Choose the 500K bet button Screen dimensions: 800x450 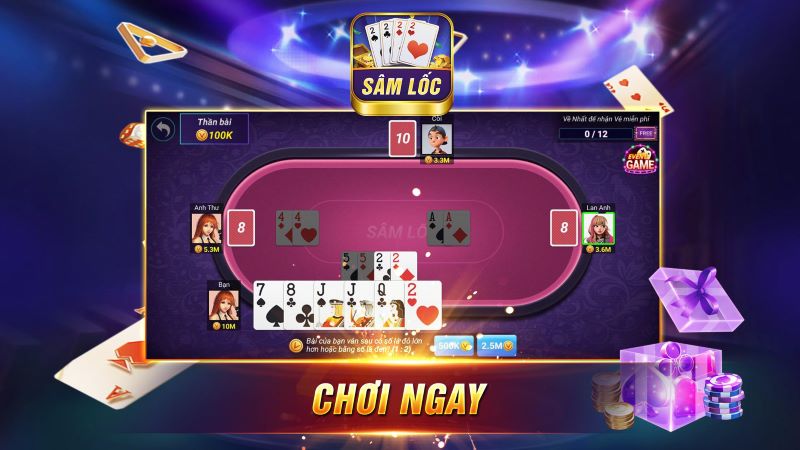click(454, 345)
